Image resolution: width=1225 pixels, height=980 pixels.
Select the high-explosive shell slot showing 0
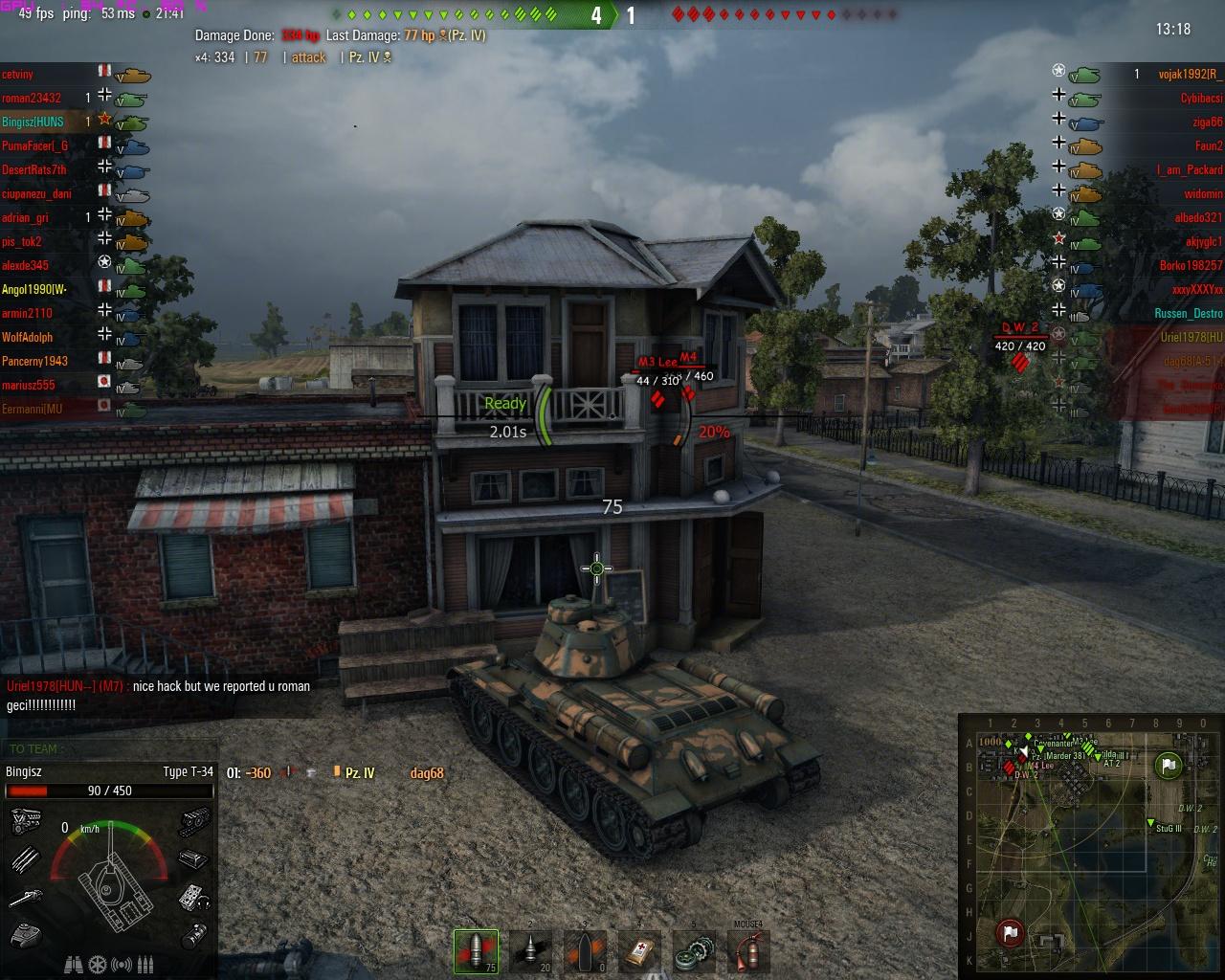tap(585, 951)
